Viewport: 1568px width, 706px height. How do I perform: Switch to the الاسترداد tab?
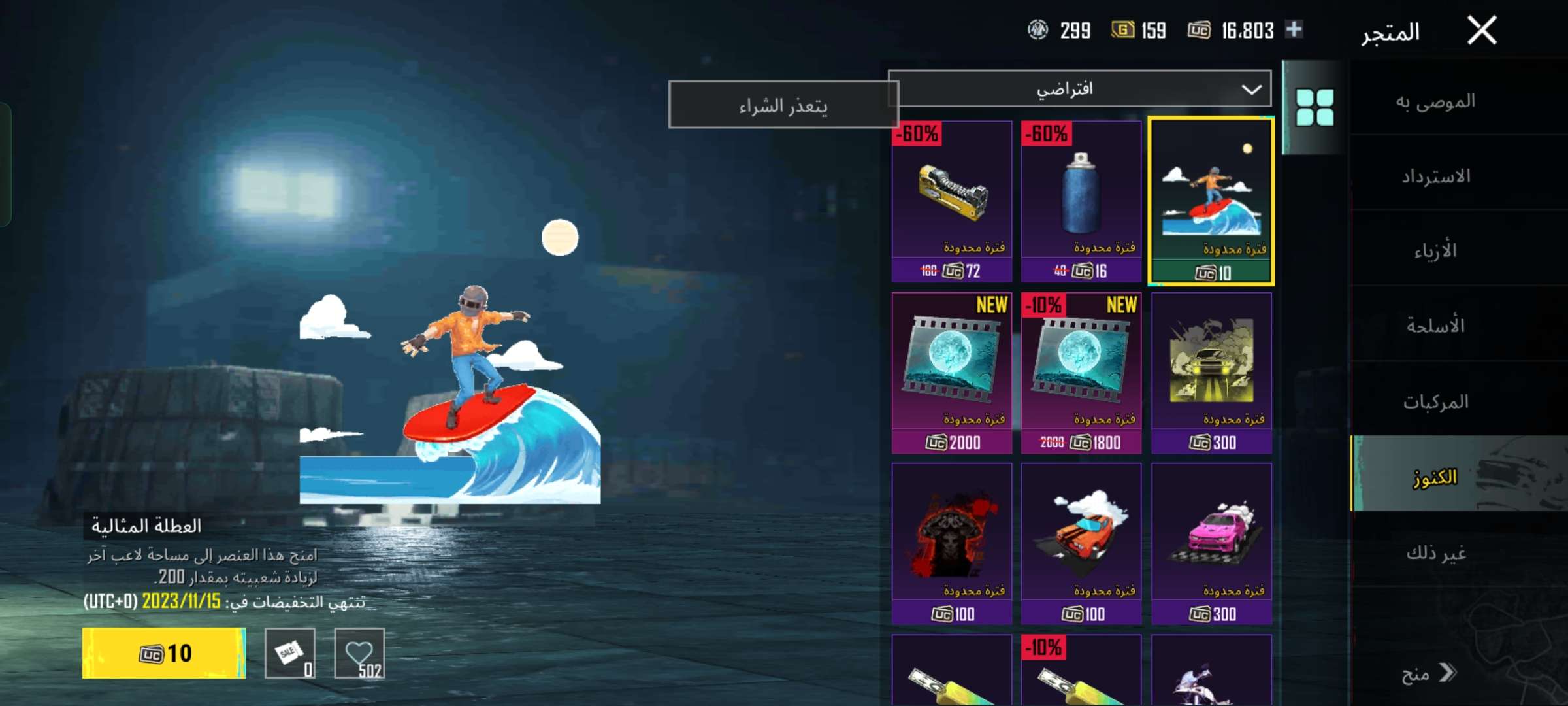tap(1435, 176)
